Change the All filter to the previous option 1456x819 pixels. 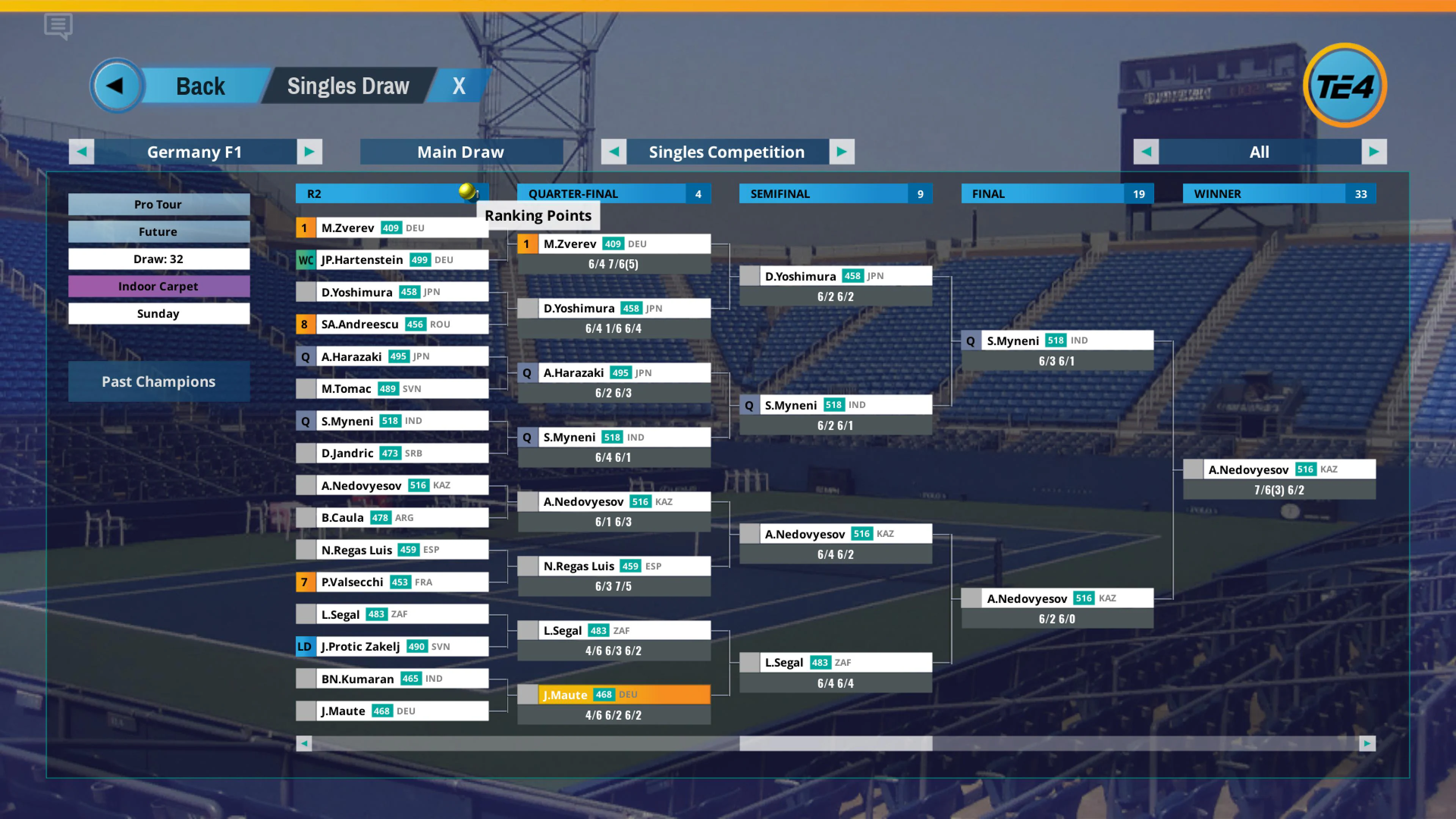click(x=1146, y=152)
